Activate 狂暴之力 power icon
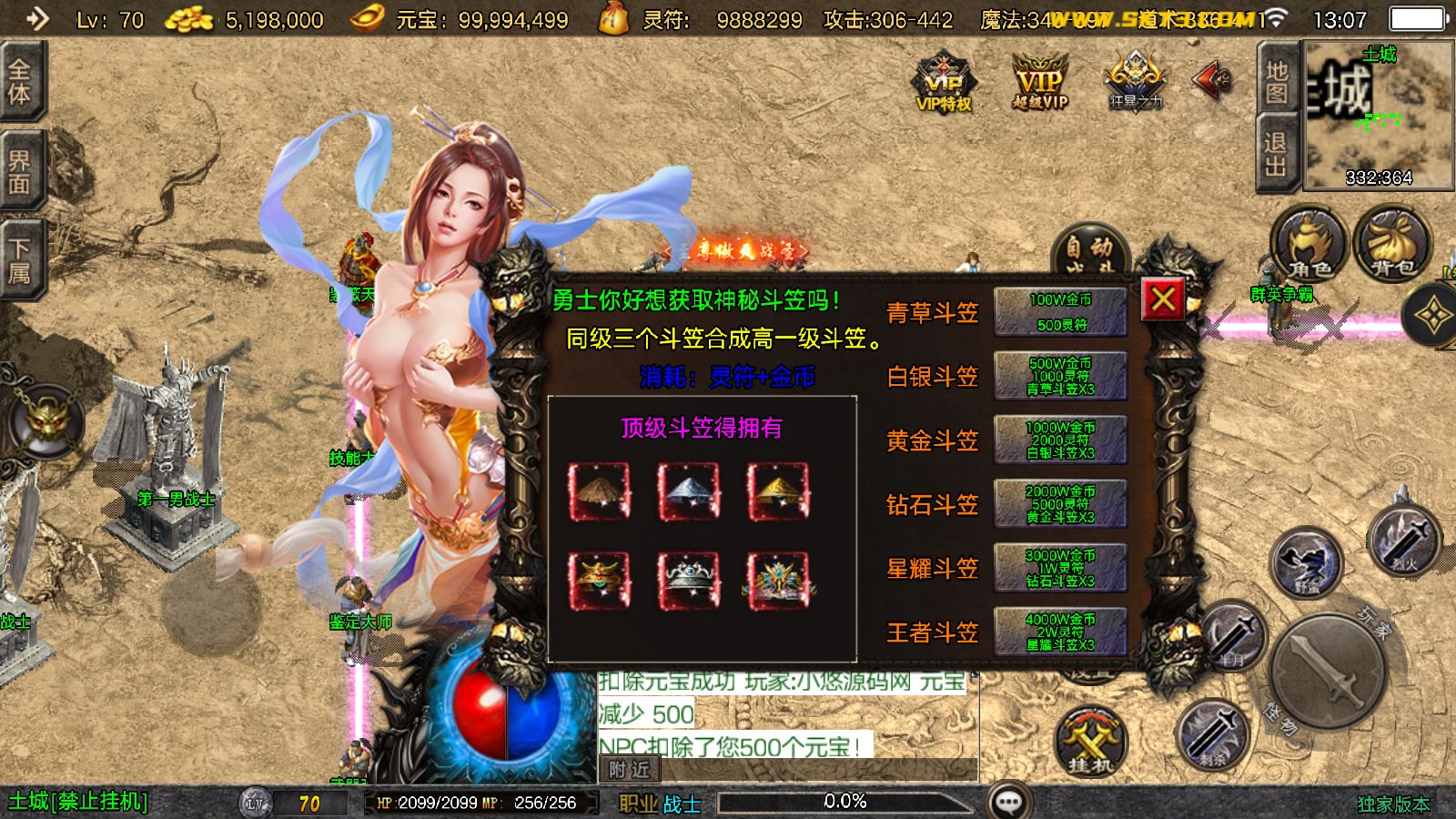The image size is (1456, 819). coord(1133,80)
